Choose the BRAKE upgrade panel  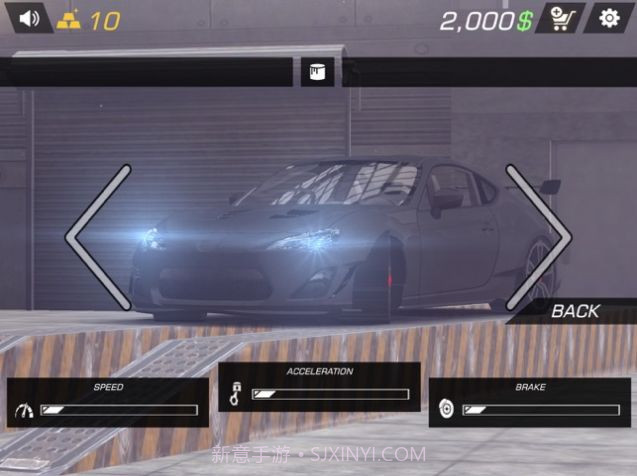pyautogui.click(x=530, y=402)
